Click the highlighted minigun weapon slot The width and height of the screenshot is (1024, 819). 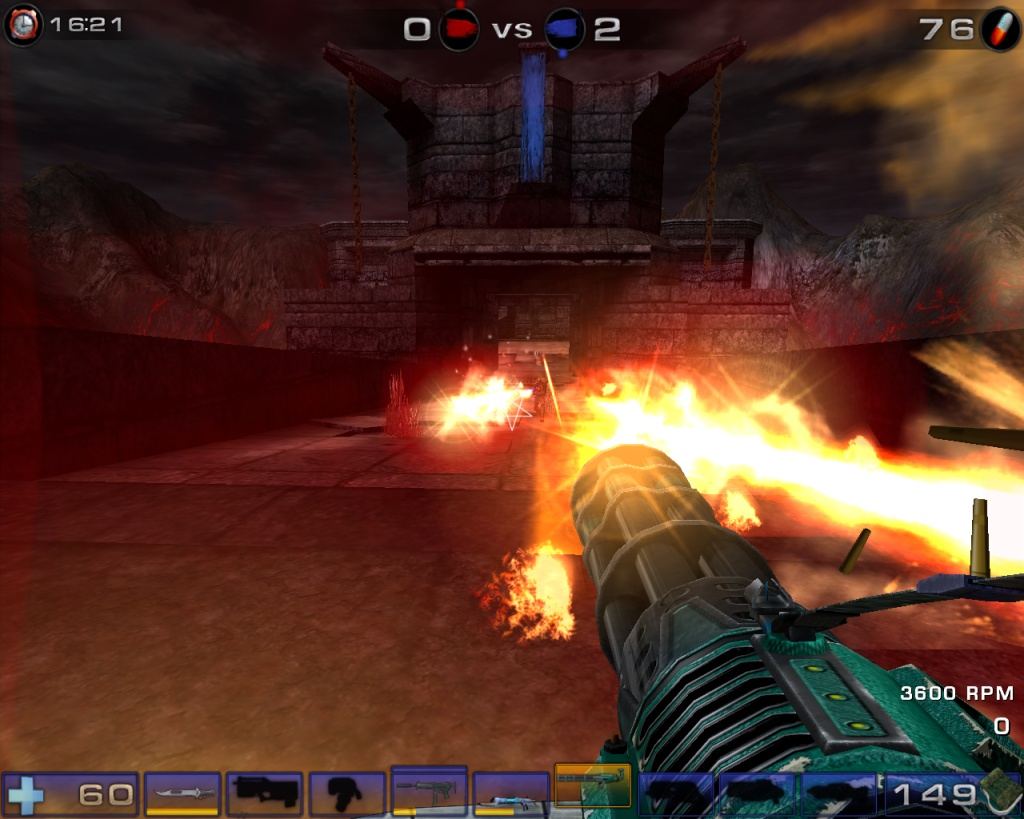pyautogui.click(x=592, y=786)
